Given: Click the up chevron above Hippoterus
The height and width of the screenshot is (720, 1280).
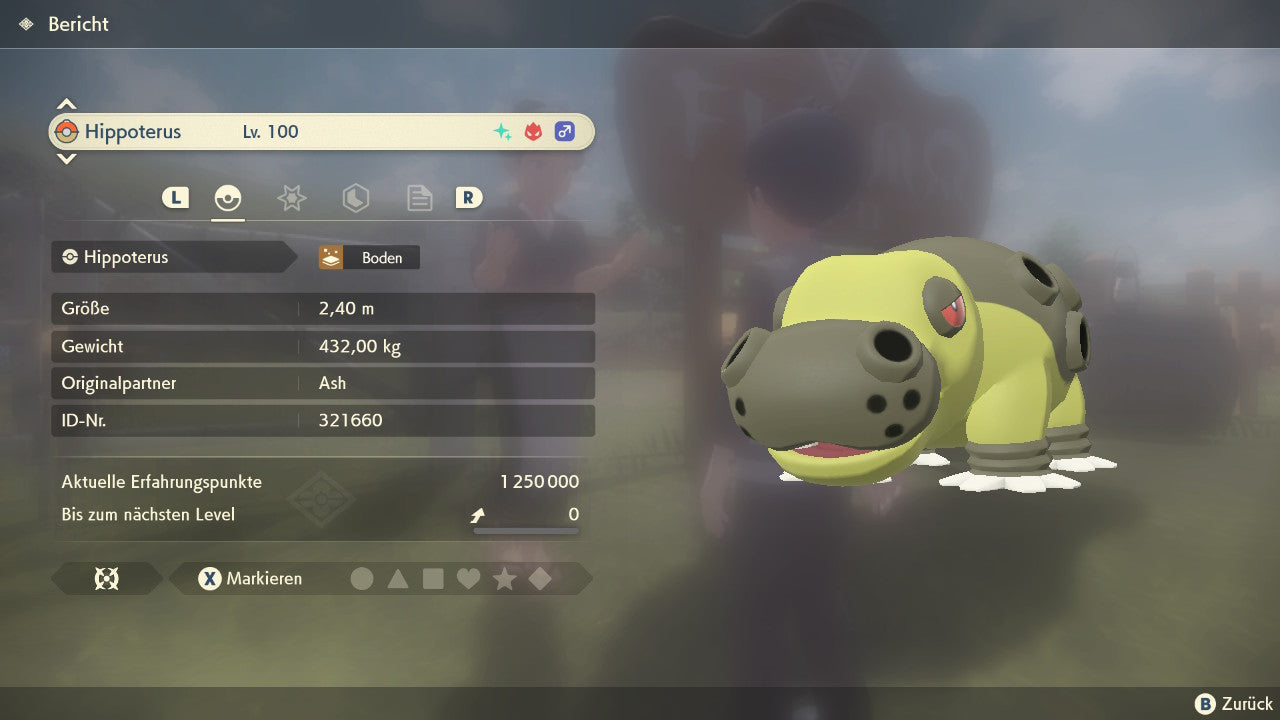Looking at the screenshot, I should [x=66, y=104].
